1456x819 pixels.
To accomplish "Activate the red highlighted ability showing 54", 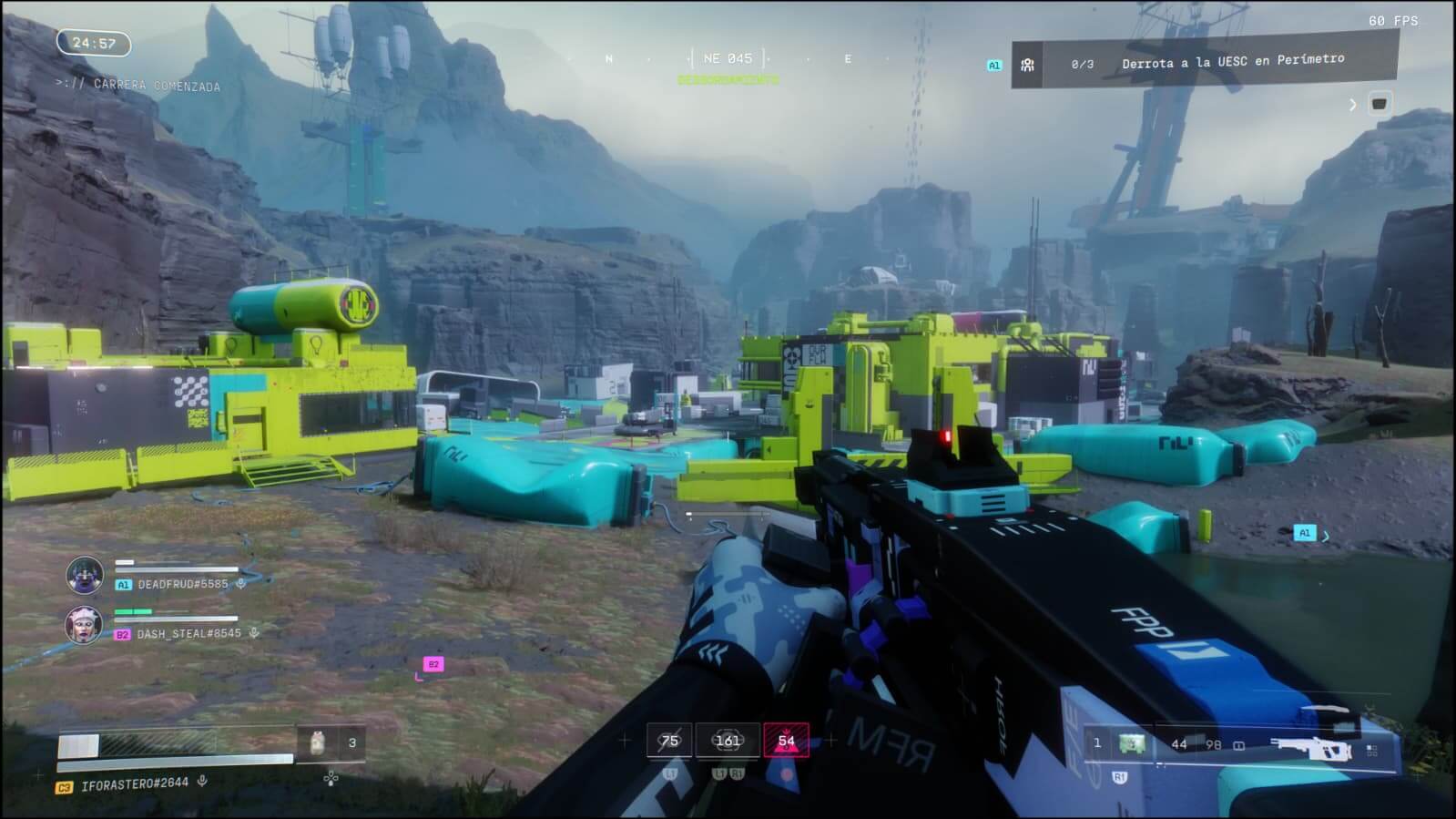I will click(x=786, y=741).
